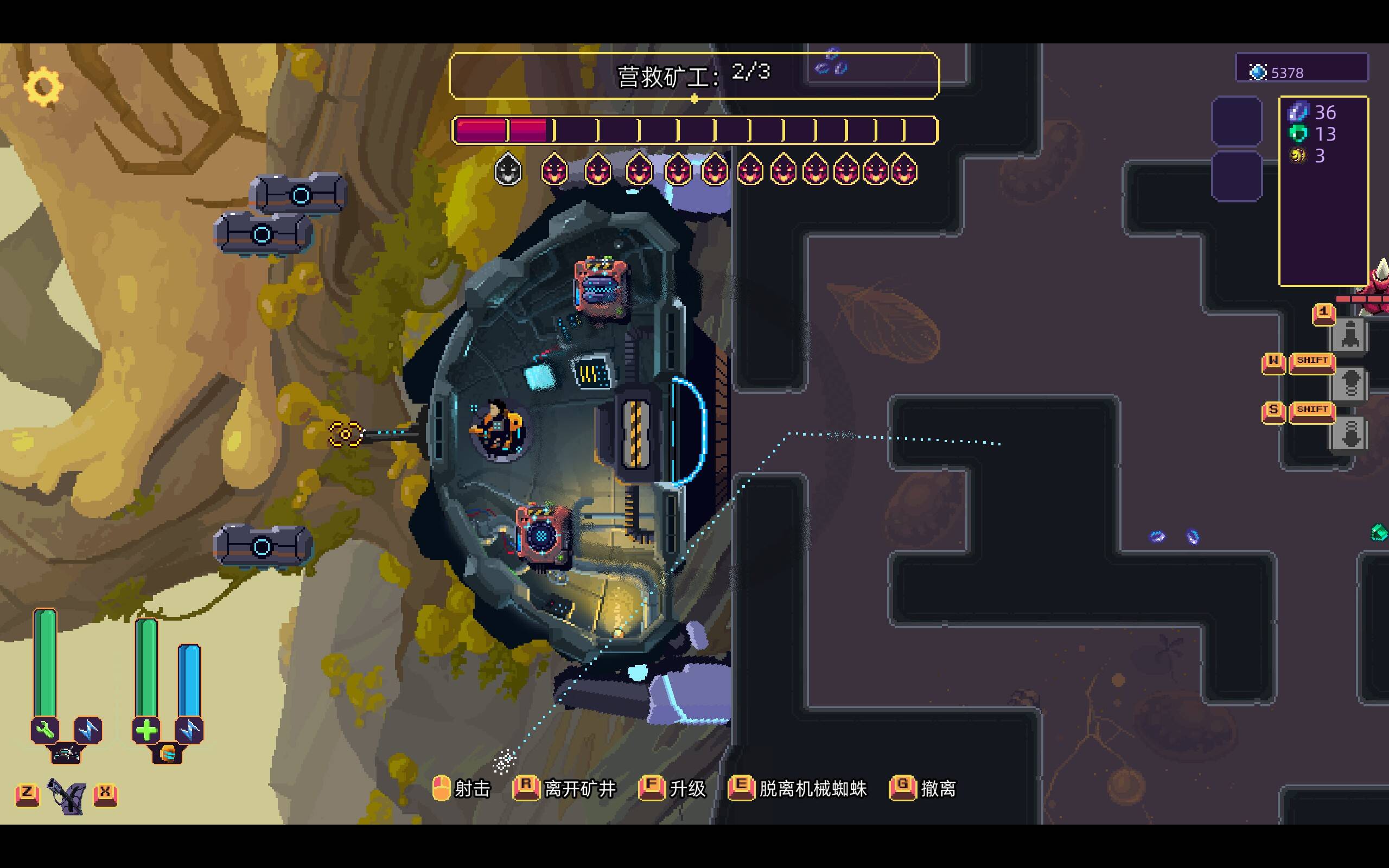The width and height of the screenshot is (1389, 868).
Task: Select the mech spider portrait icon
Action: [66, 752]
